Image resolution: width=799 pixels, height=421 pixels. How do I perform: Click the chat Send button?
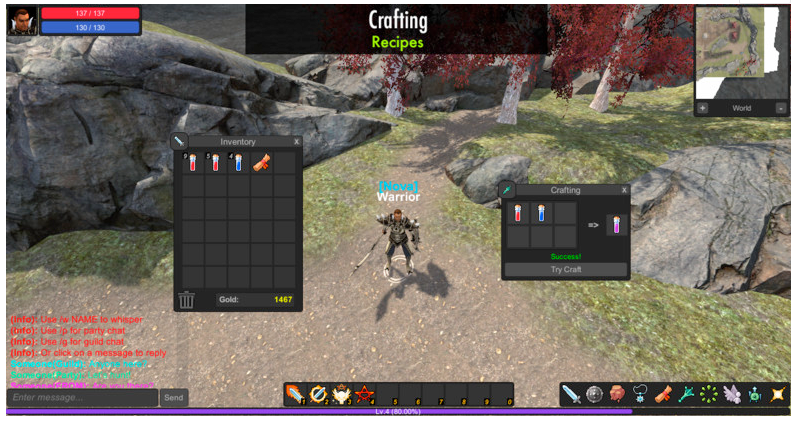174,398
